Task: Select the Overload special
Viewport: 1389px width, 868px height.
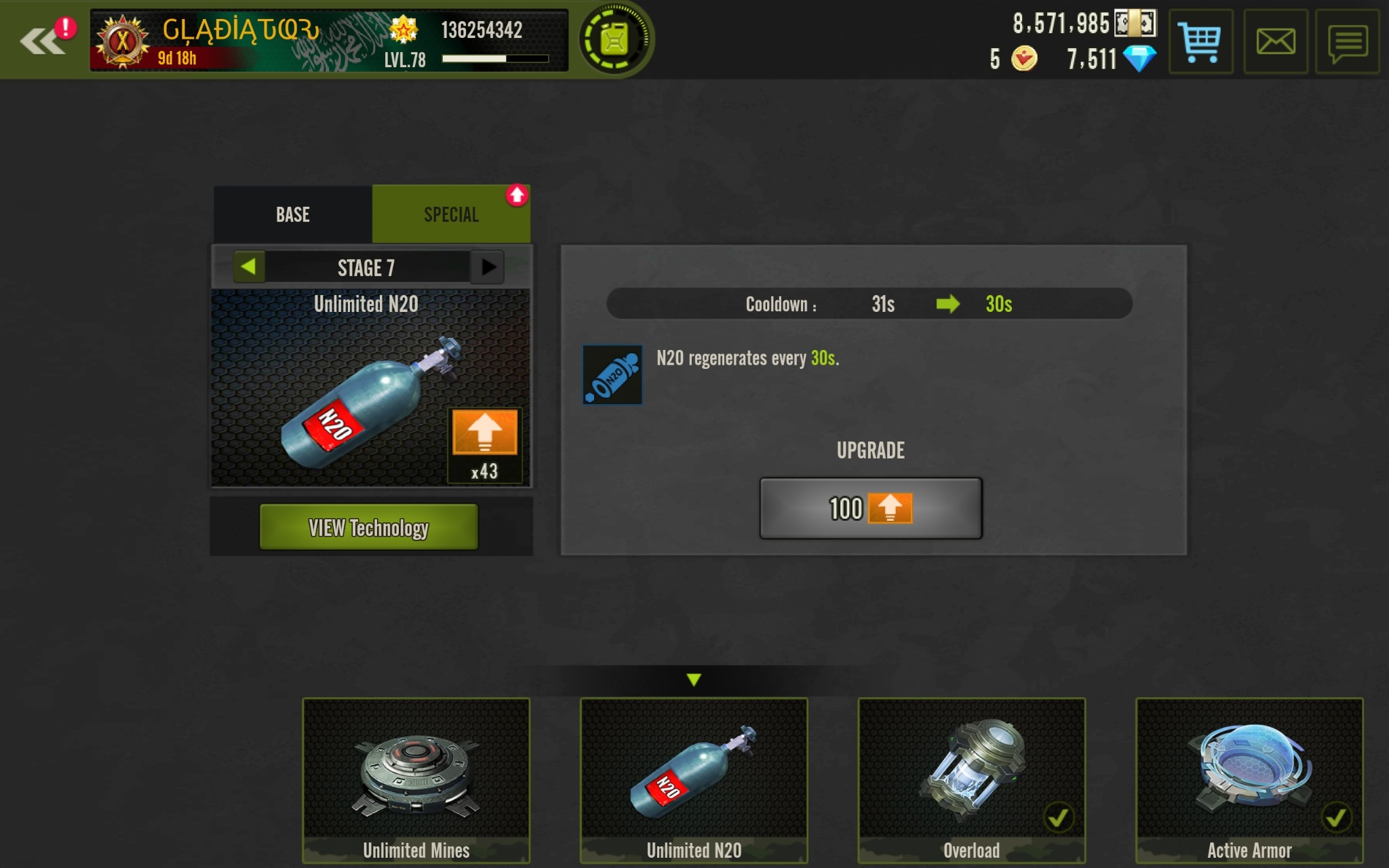Action: pyautogui.click(x=971, y=780)
